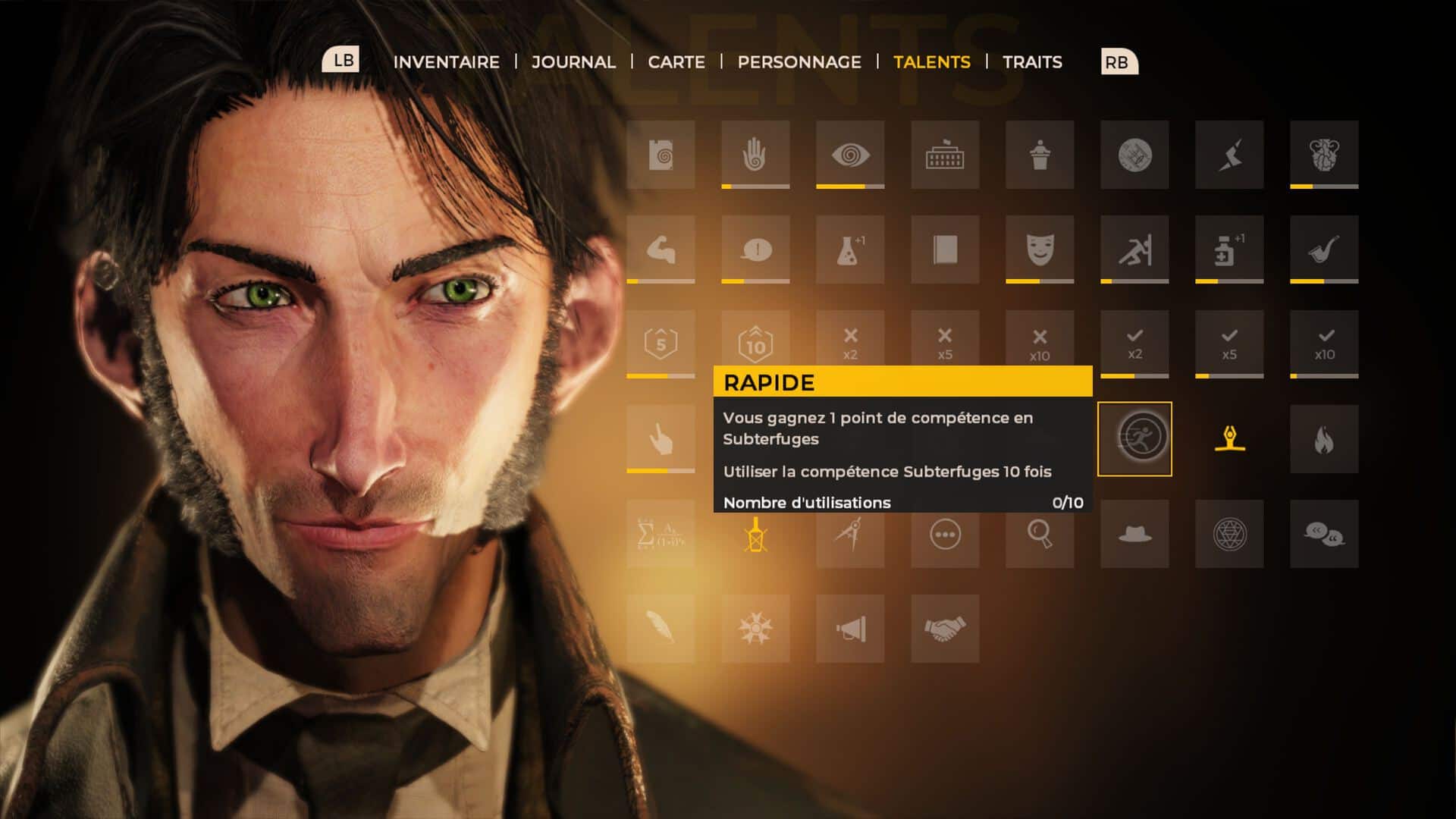Image resolution: width=1456 pixels, height=819 pixels.
Task: Go to the Personnage tab
Action: (799, 62)
